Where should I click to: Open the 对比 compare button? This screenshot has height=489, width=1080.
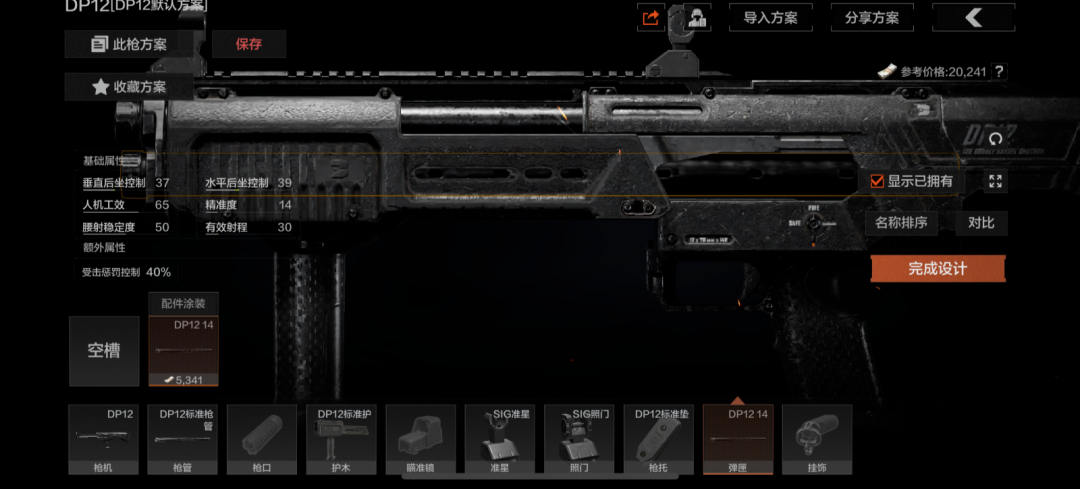point(981,222)
